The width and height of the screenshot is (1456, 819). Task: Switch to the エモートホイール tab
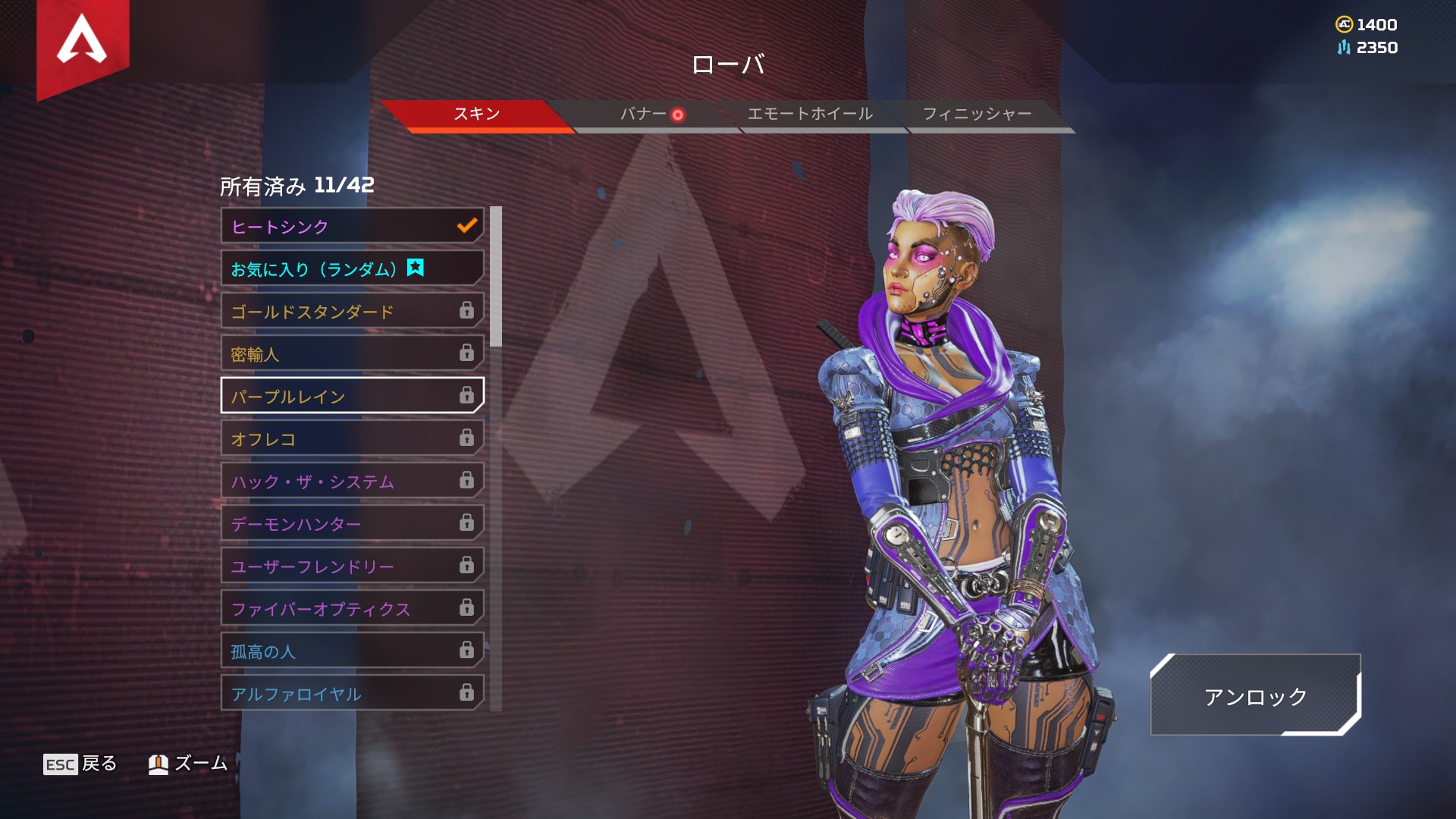[810, 115]
